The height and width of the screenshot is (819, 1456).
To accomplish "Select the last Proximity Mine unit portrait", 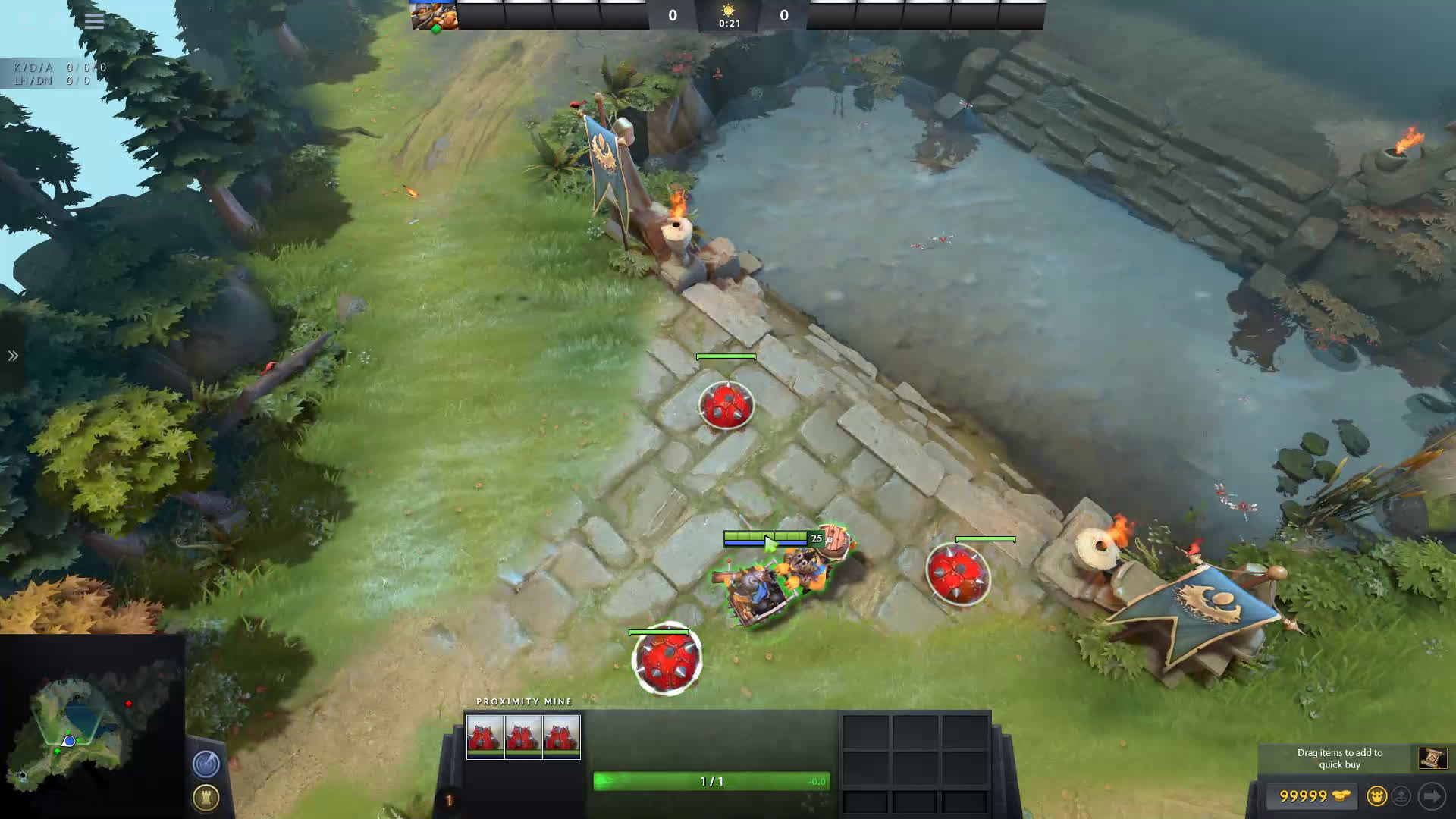I will click(562, 736).
